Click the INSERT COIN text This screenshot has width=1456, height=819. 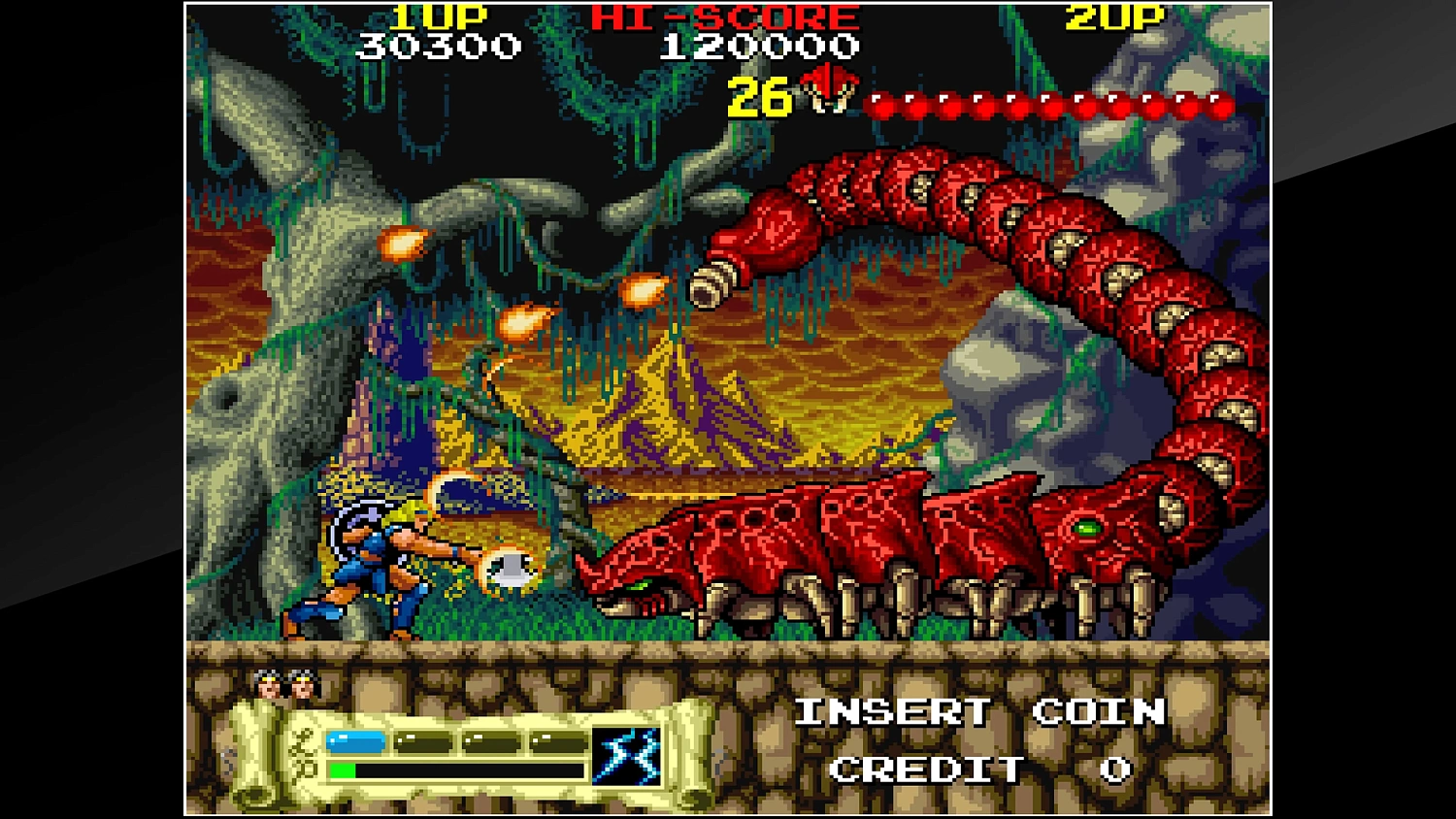pyautogui.click(x=979, y=711)
